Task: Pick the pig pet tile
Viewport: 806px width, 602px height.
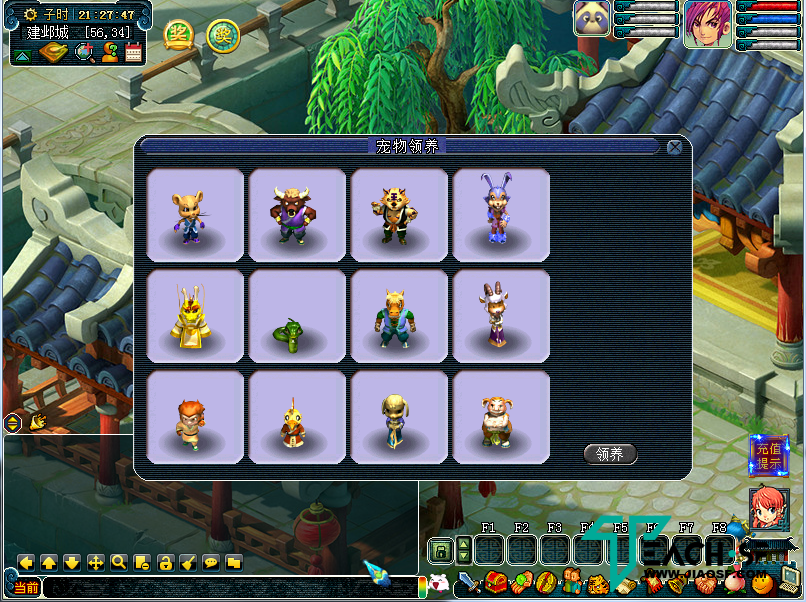Action: point(501,417)
